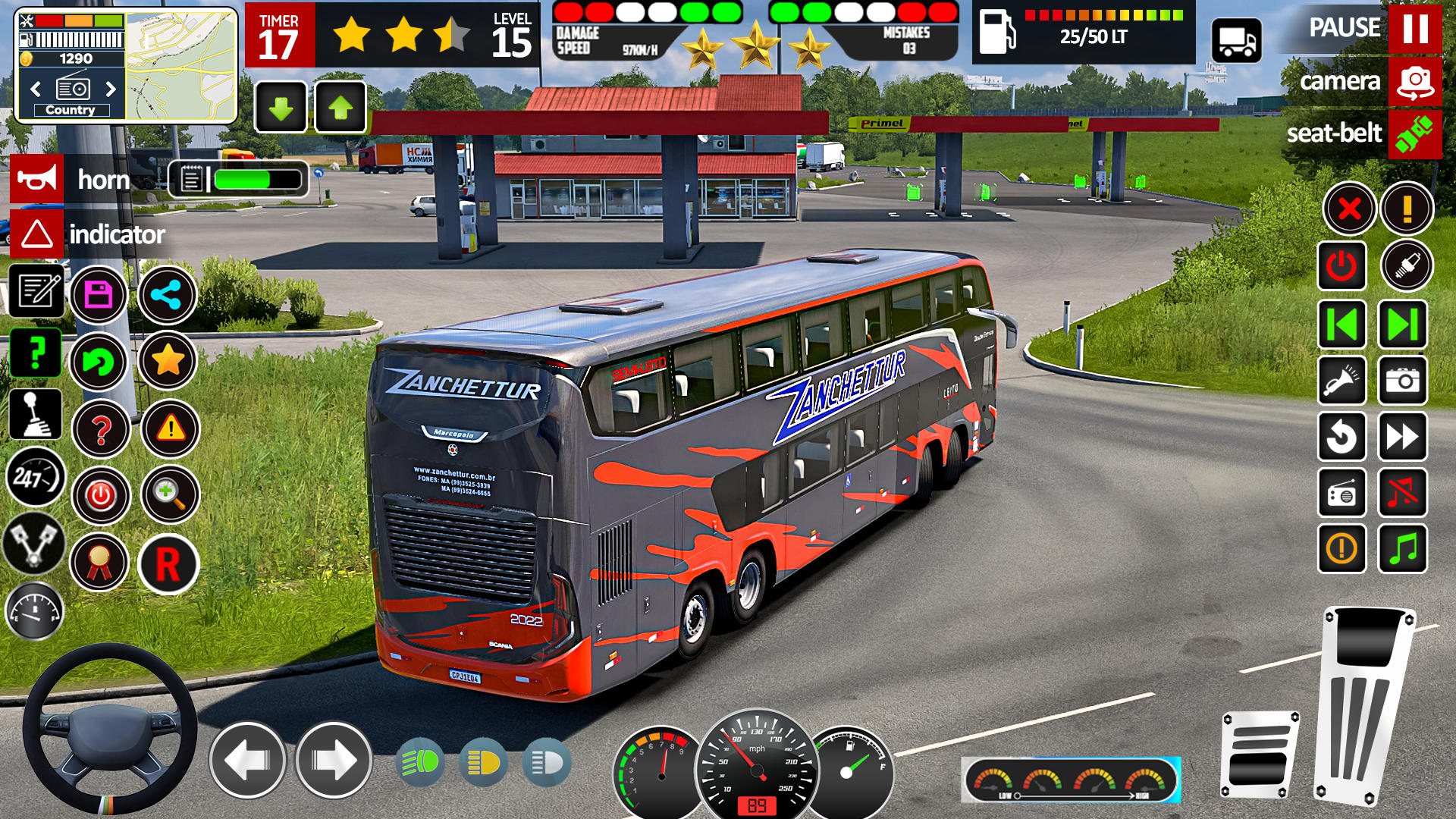Open the radio control
Viewport: 1456px width, 819px height.
click(1342, 493)
